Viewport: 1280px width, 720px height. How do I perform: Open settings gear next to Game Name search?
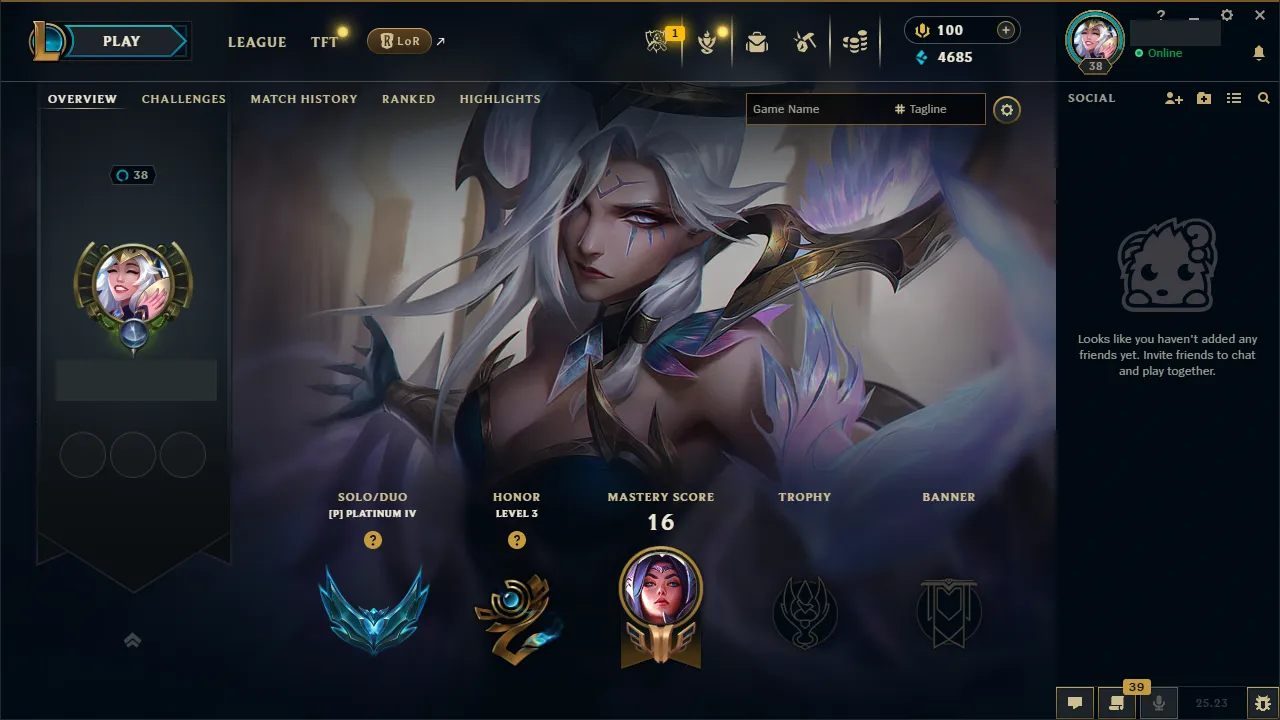(x=1007, y=110)
